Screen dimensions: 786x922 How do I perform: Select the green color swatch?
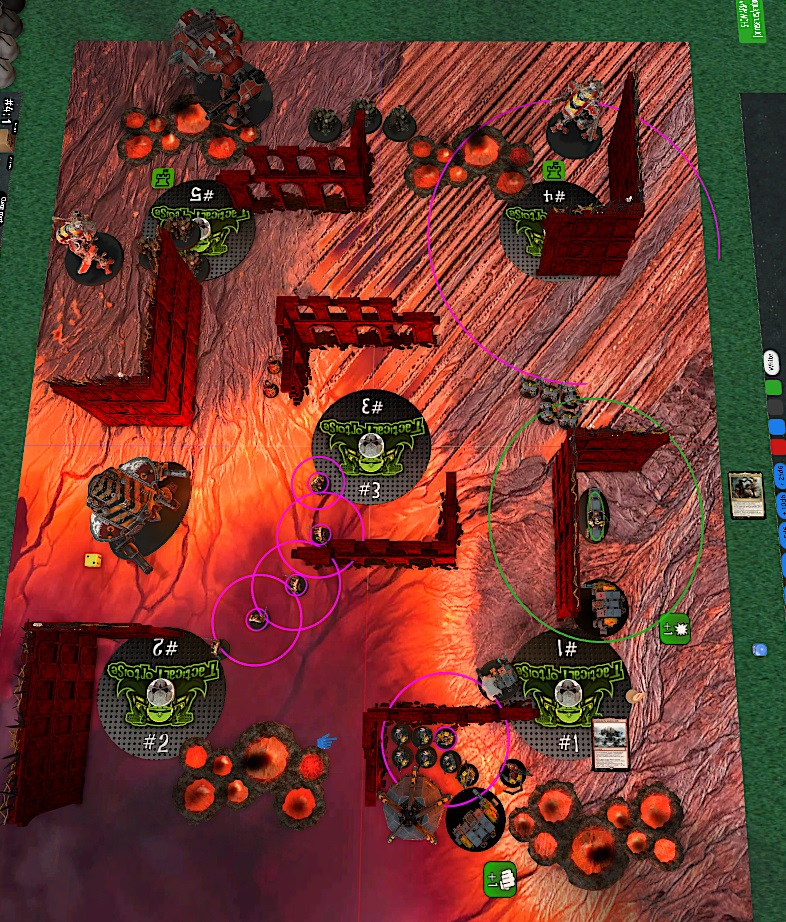(772, 386)
